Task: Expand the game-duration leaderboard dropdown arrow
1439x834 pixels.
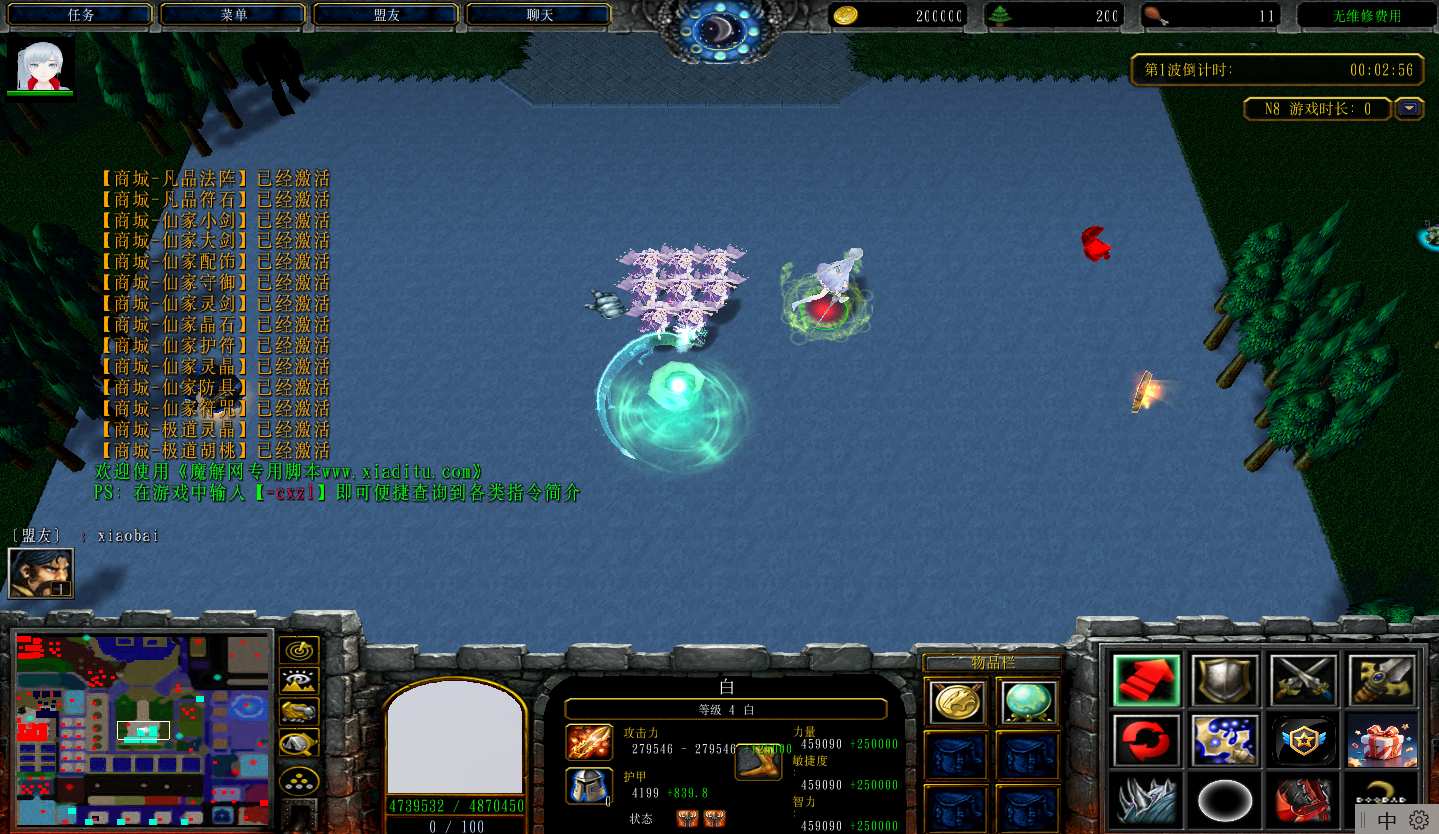Action: point(1409,108)
